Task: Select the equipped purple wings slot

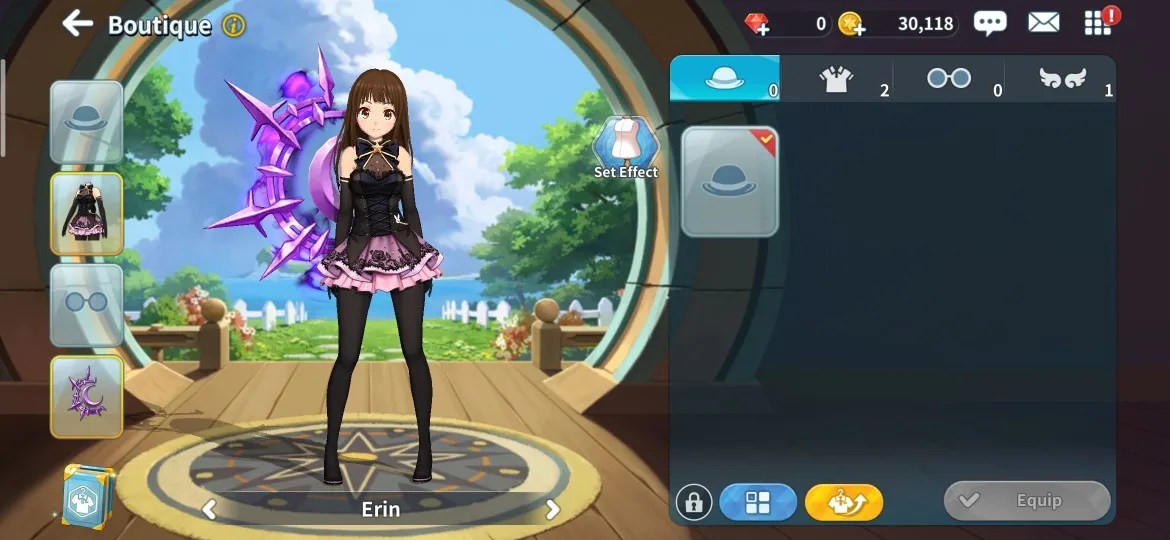Action: click(87, 396)
